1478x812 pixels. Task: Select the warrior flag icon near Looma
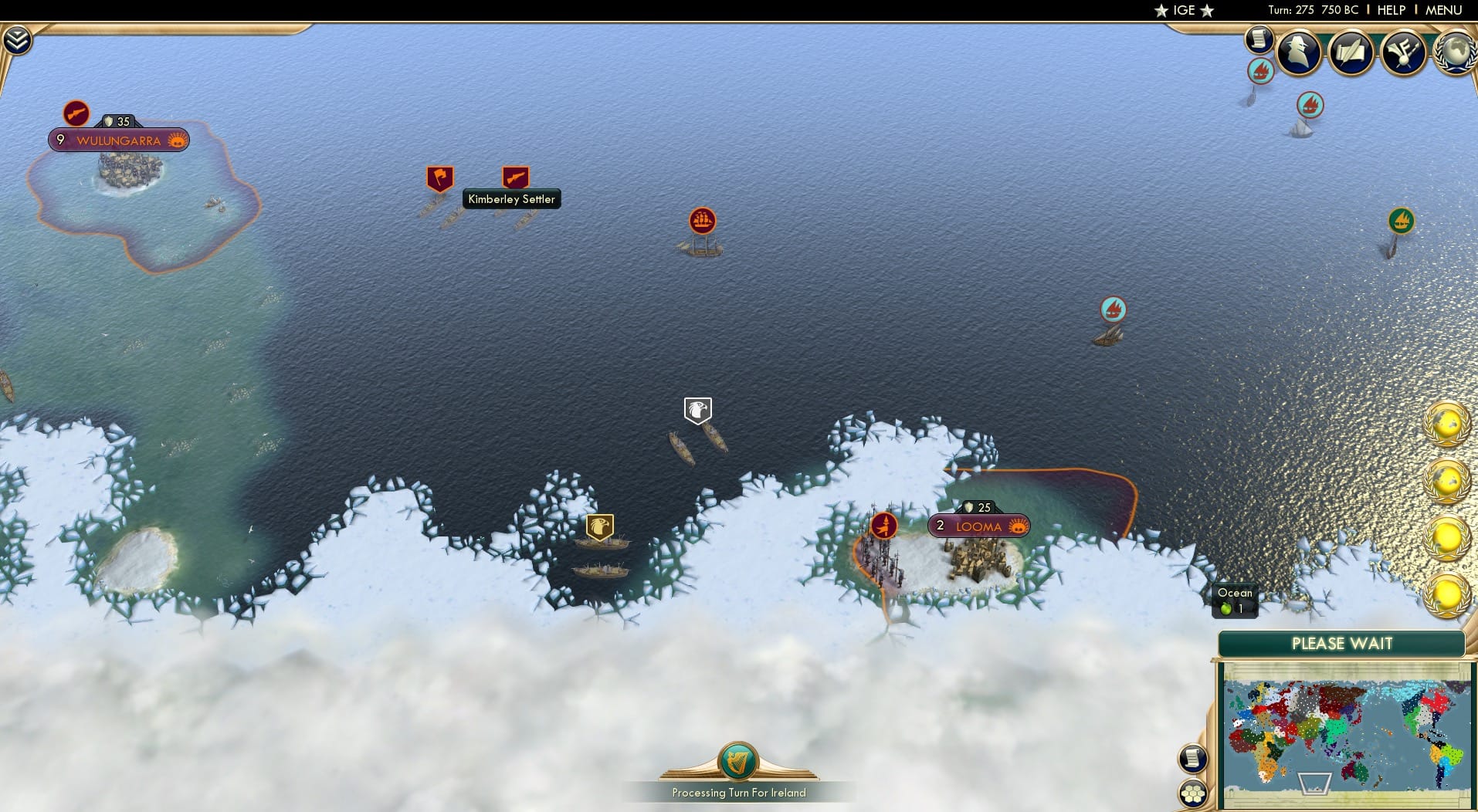(x=883, y=524)
